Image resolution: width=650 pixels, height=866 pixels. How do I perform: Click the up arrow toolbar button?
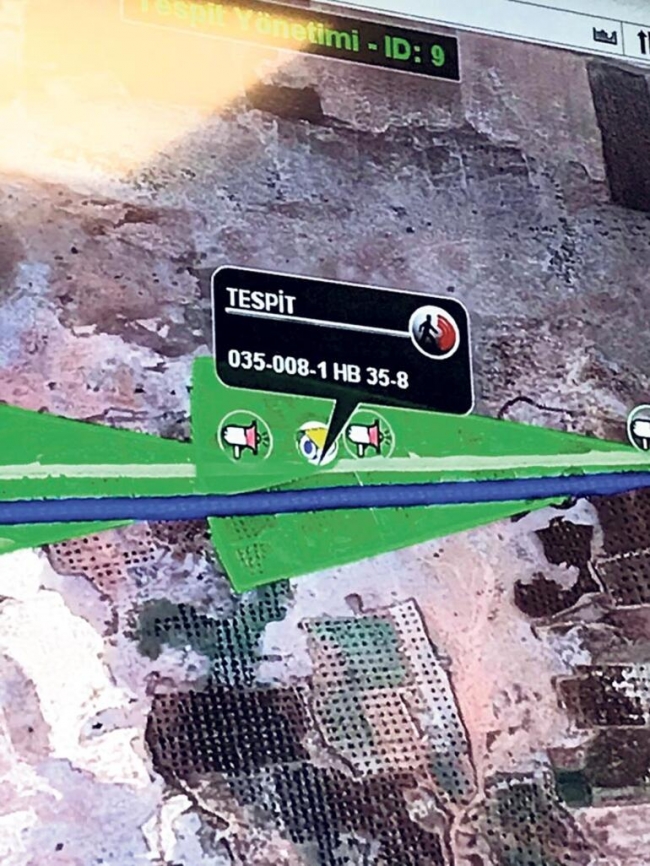tap(640, 40)
